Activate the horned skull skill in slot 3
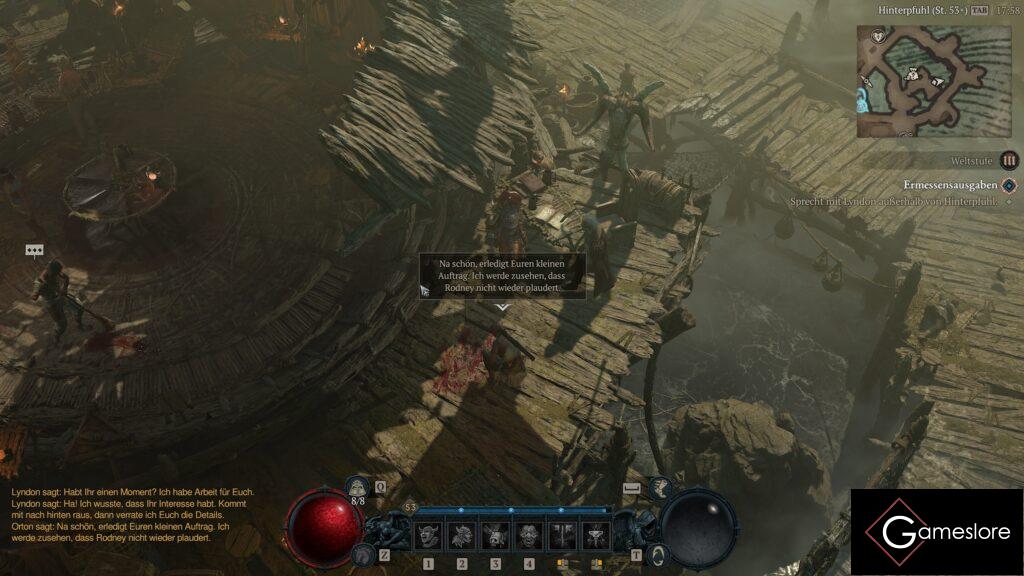The height and width of the screenshot is (576, 1024). [495, 536]
